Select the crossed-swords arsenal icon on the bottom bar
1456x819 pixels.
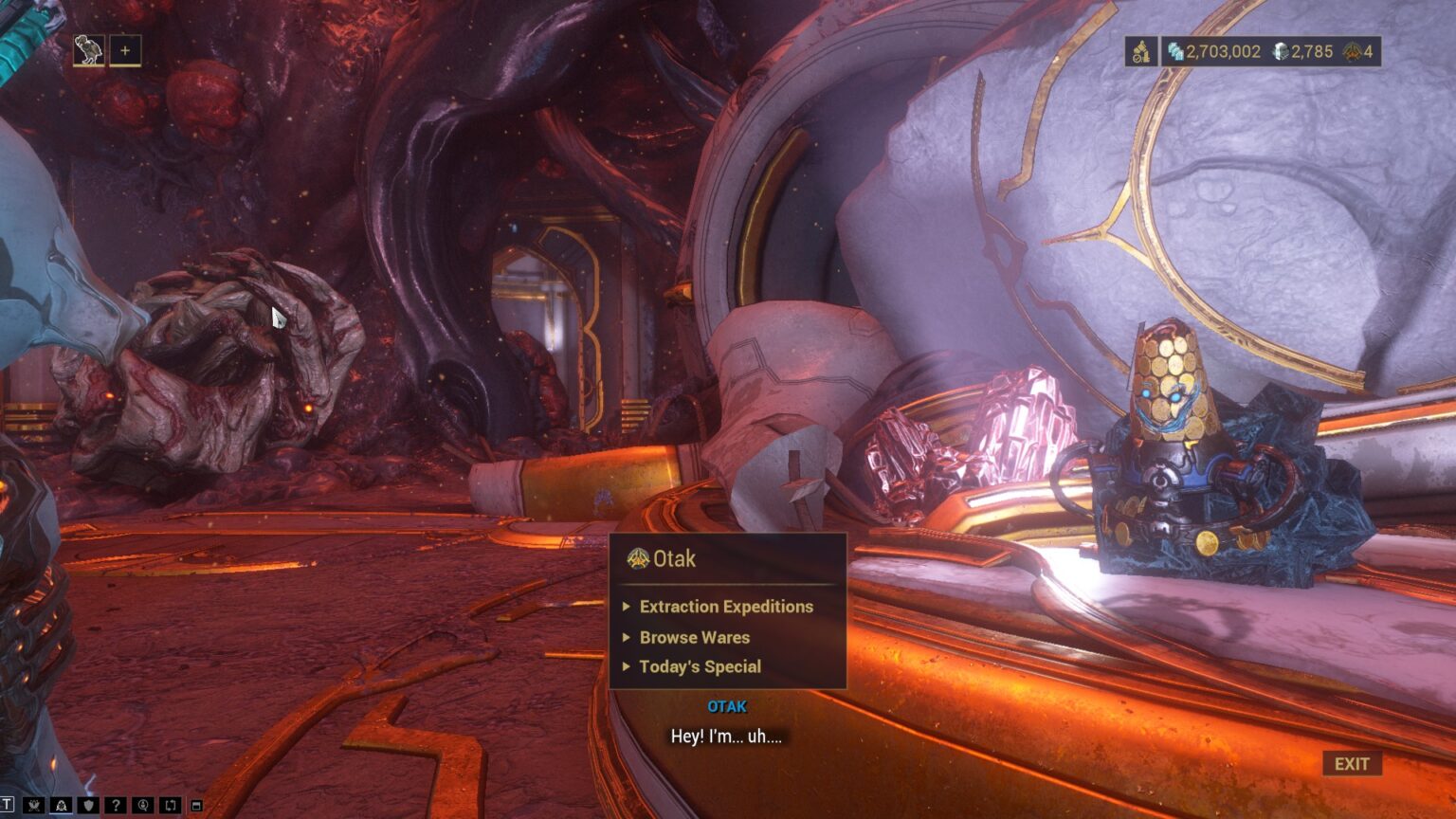34,805
